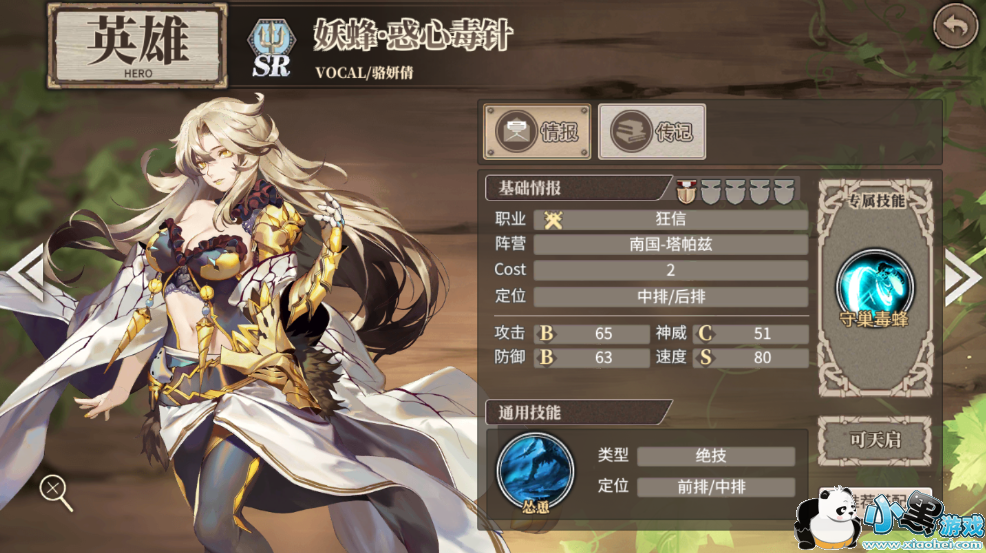Image resolution: width=986 pixels, height=553 pixels.
Task: Go back using the return arrow button
Action: click(x=955, y=27)
